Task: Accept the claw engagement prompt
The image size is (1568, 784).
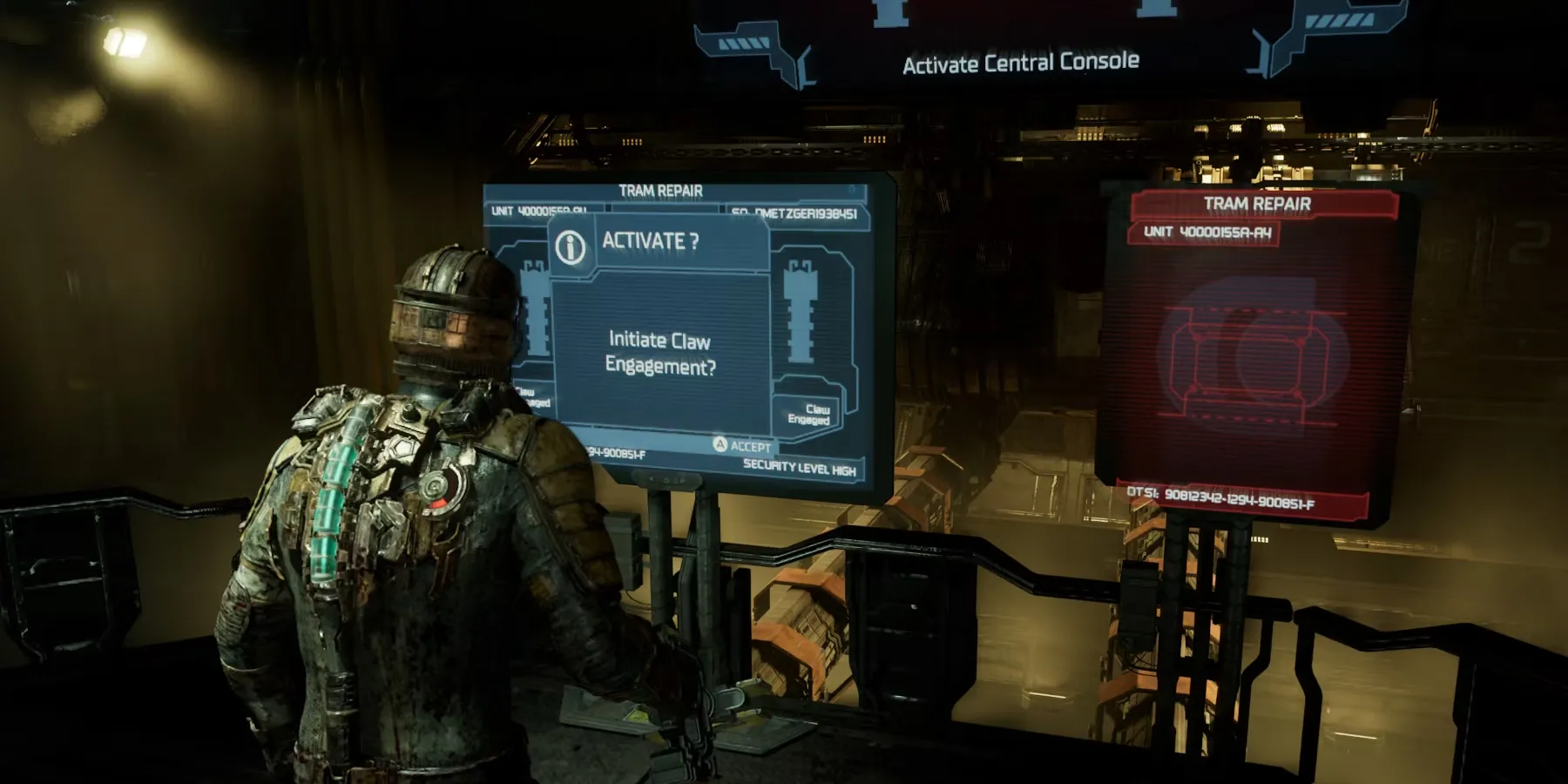Action: click(x=742, y=446)
